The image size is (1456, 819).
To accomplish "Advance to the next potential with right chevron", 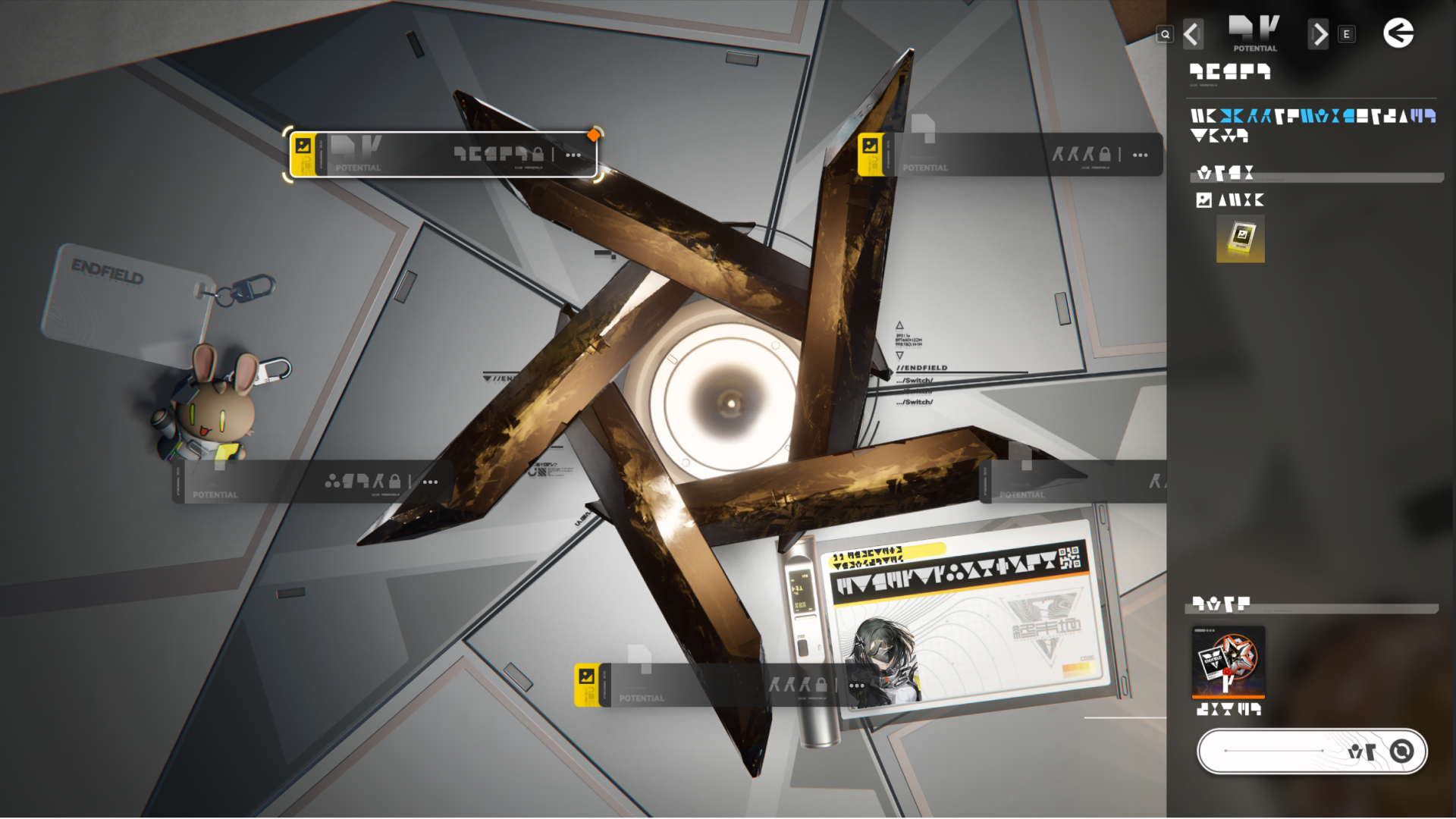I will point(1319,34).
